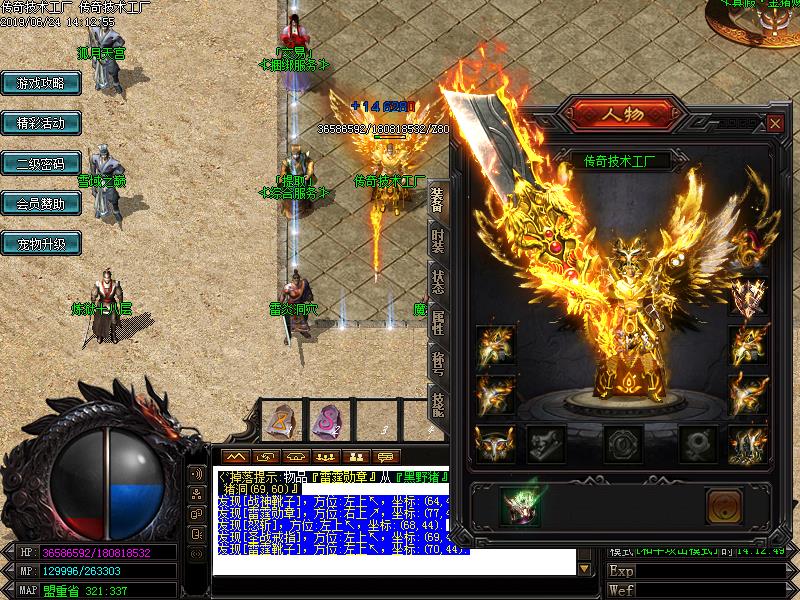The image size is (800, 600).
Task: Select the shield-shaped equipment slot
Action: pos(746,296)
